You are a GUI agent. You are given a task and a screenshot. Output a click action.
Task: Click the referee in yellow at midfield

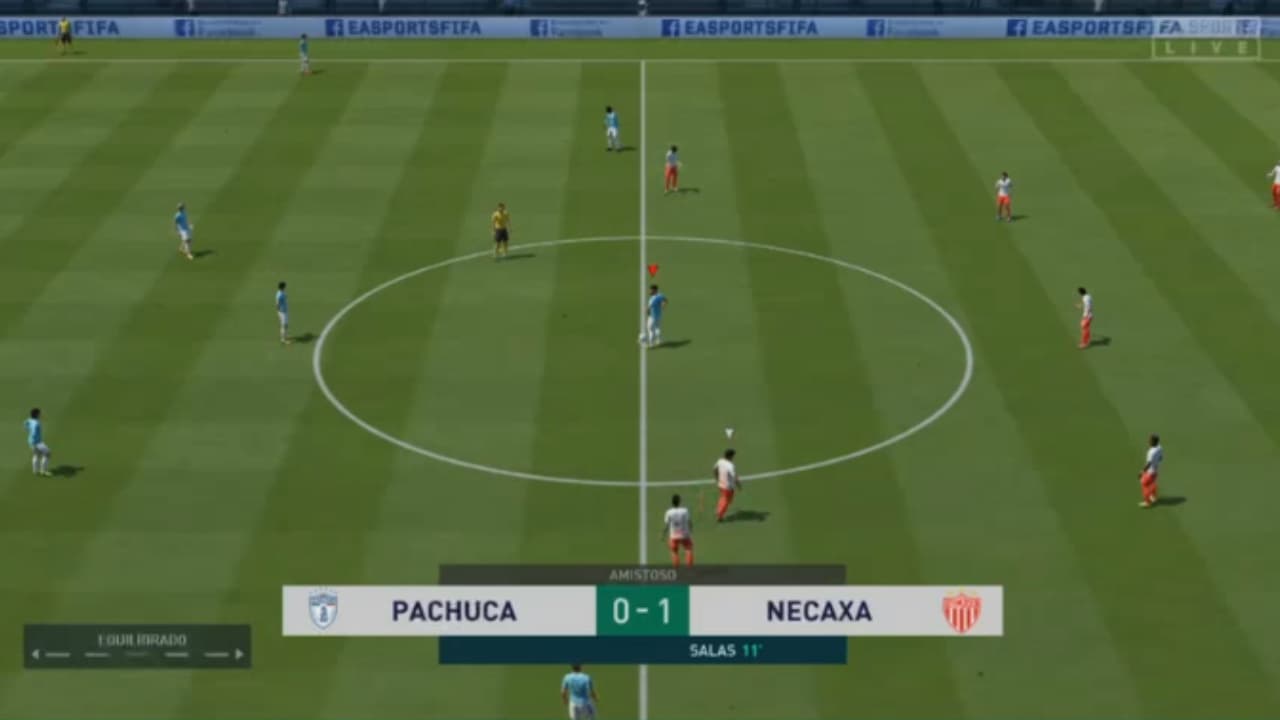coord(499,230)
